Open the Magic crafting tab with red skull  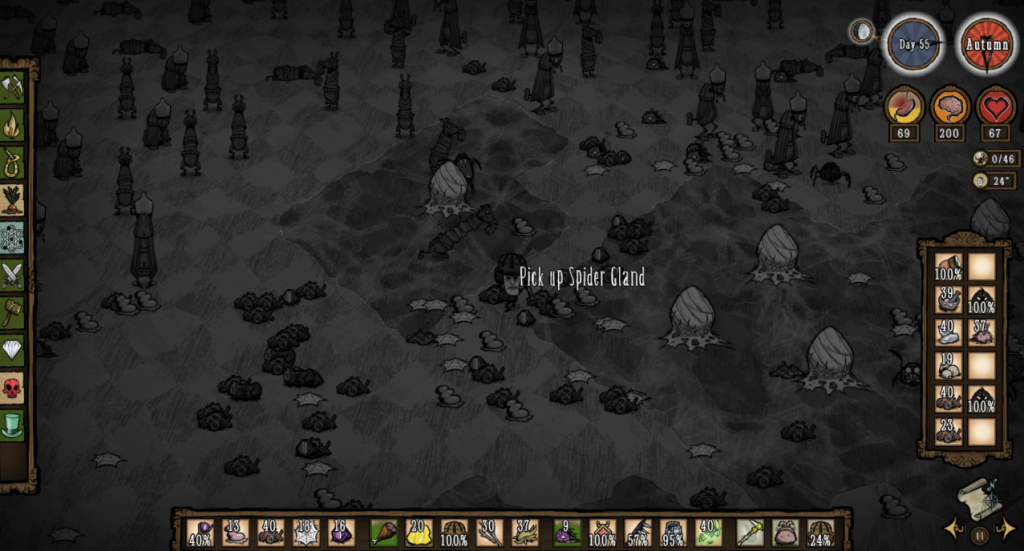click(x=13, y=388)
